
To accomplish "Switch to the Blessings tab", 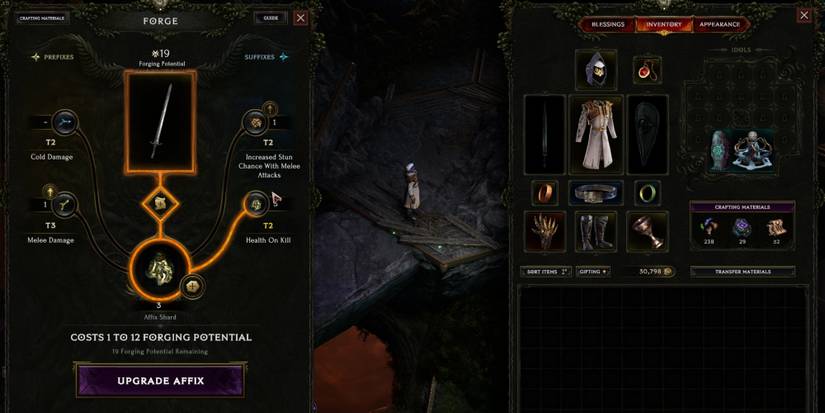I will pos(607,24).
